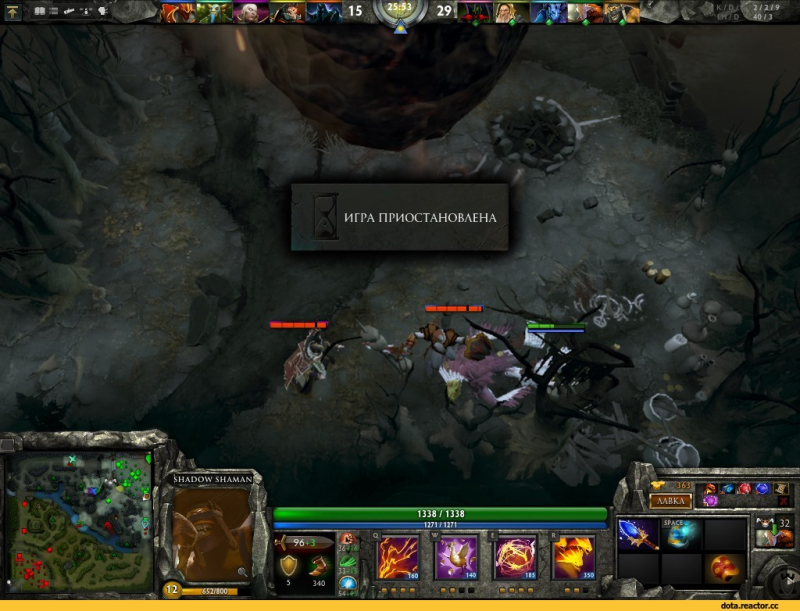800x611 pixels.
Task: Activate the Hex ability icon
Action: pyautogui.click(x=453, y=556)
